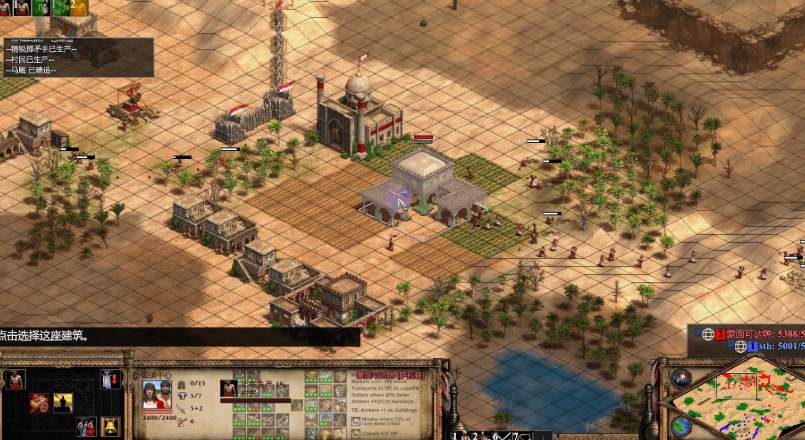The height and width of the screenshot is (440, 805).
Task: Click the two villagers with red arrow icon
Action: [x=87, y=427]
